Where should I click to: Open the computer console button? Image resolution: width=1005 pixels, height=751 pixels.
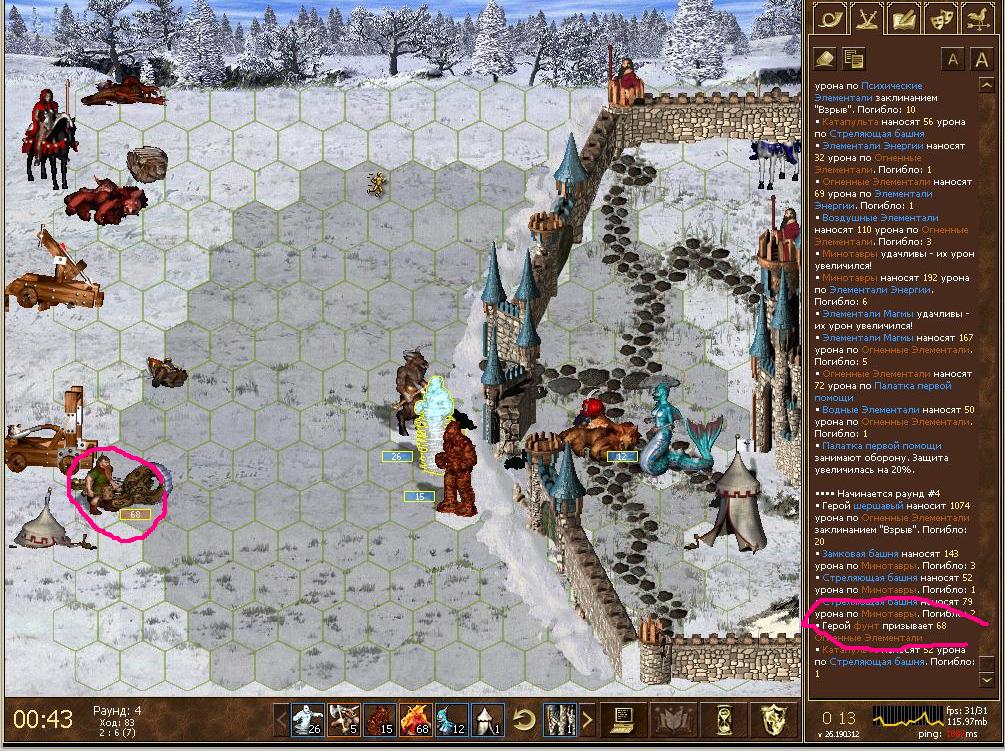click(625, 718)
